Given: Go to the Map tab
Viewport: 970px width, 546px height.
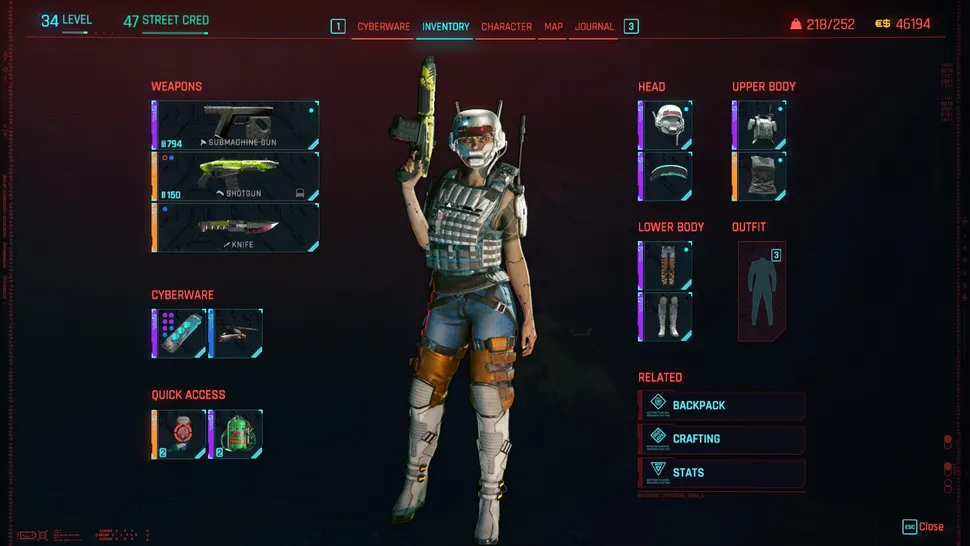Looking at the screenshot, I should (553, 27).
